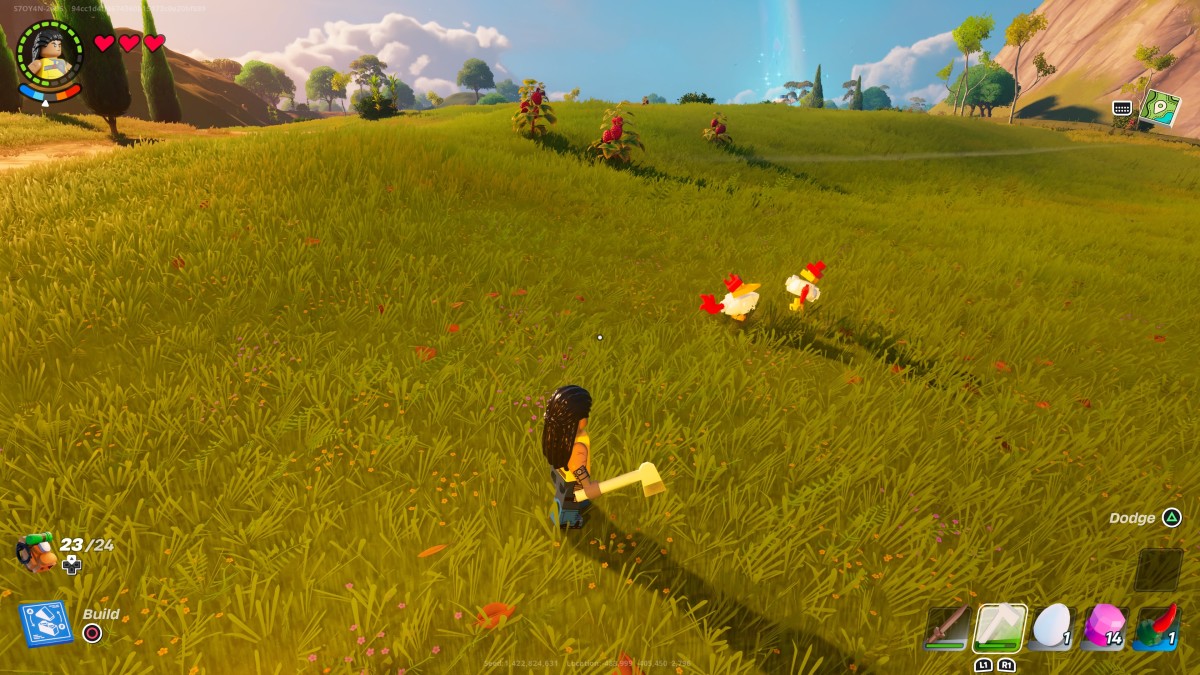The height and width of the screenshot is (675, 1200).
Task: Pick the red pepper hotbar slot
Action: 1157,628
